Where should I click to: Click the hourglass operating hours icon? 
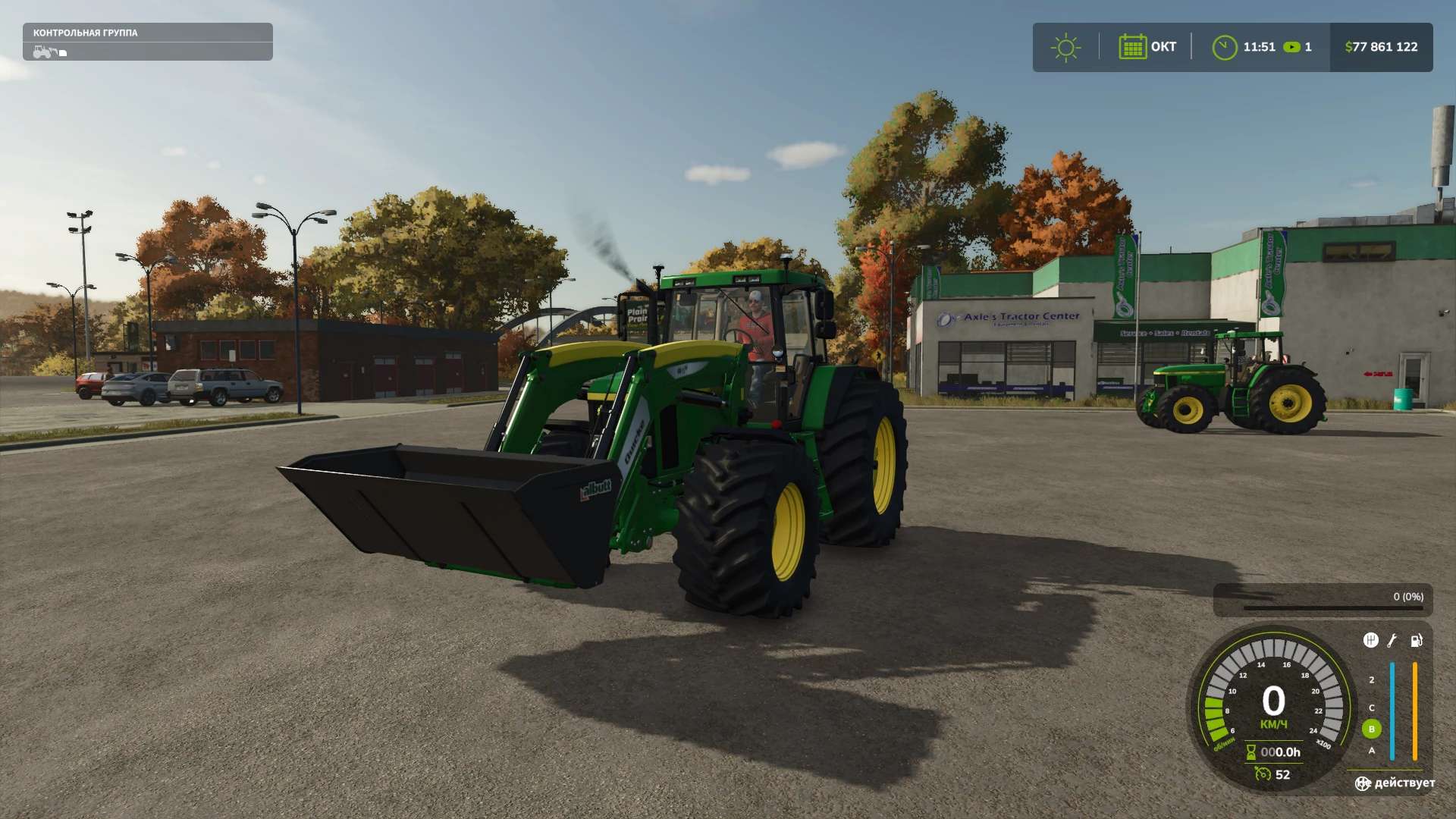[1251, 752]
